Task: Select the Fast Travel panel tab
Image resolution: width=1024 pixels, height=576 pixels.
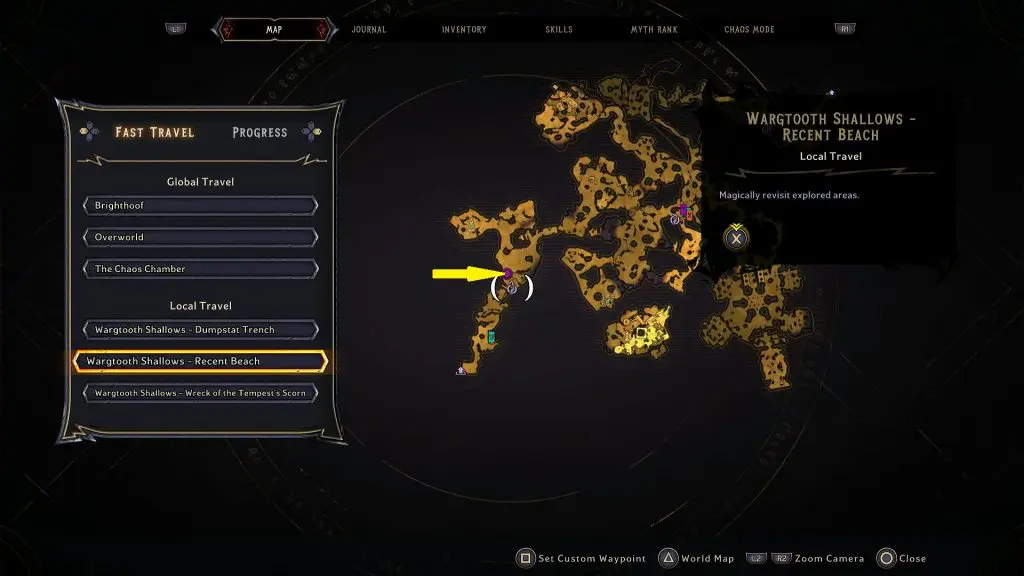Action: click(155, 132)
